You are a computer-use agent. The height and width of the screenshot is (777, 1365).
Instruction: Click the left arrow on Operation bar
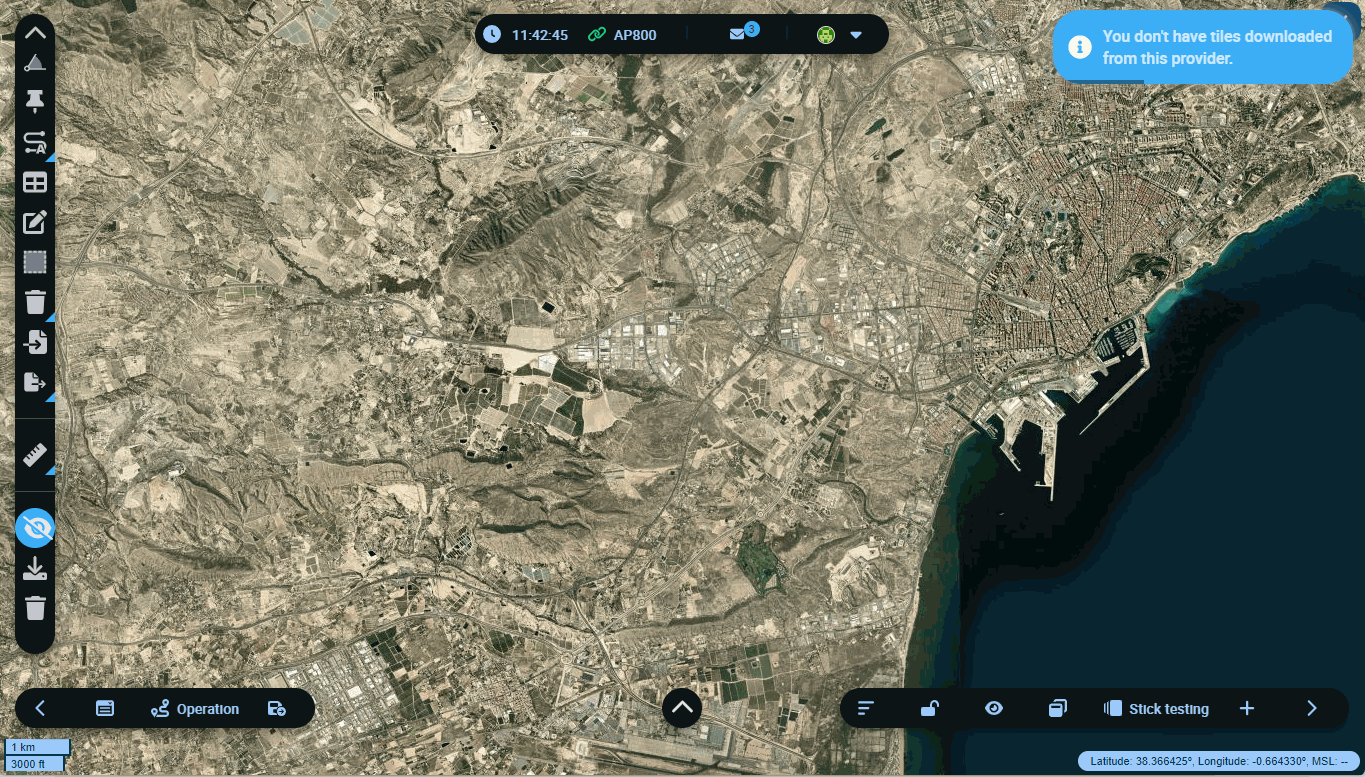click(x=41, y=709)
